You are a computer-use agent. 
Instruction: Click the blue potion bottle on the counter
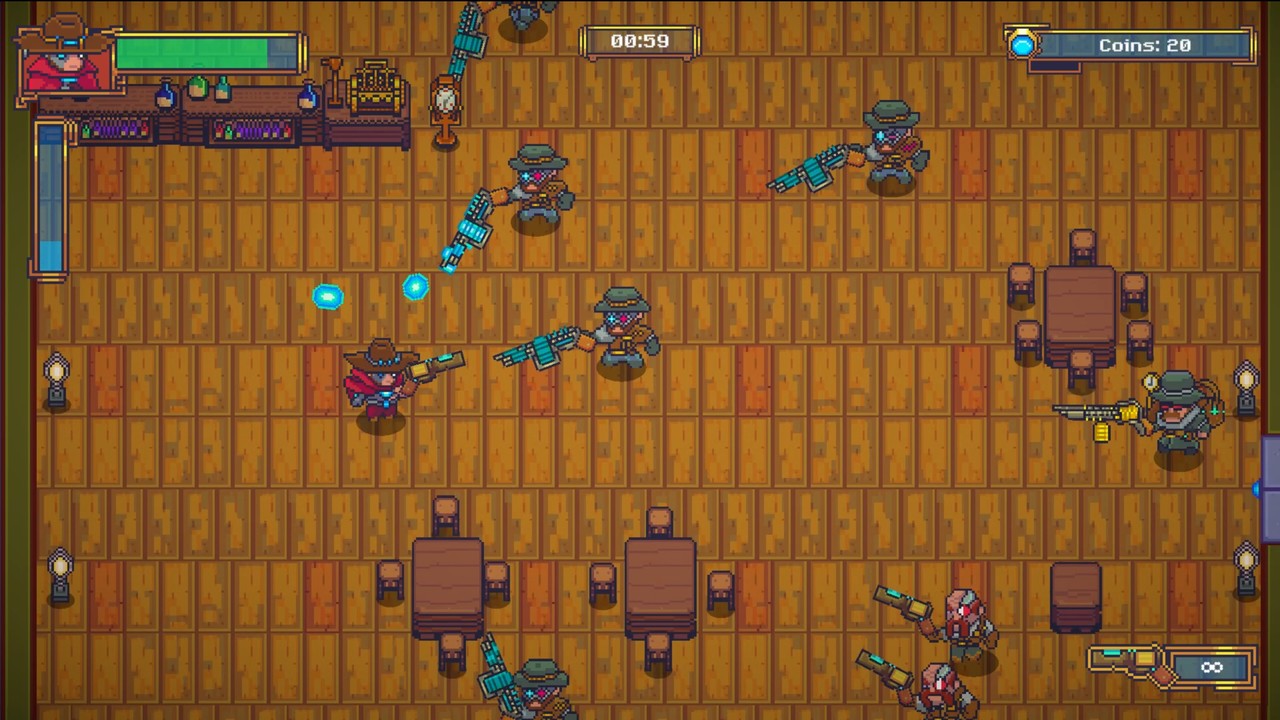tap(167, 96)
